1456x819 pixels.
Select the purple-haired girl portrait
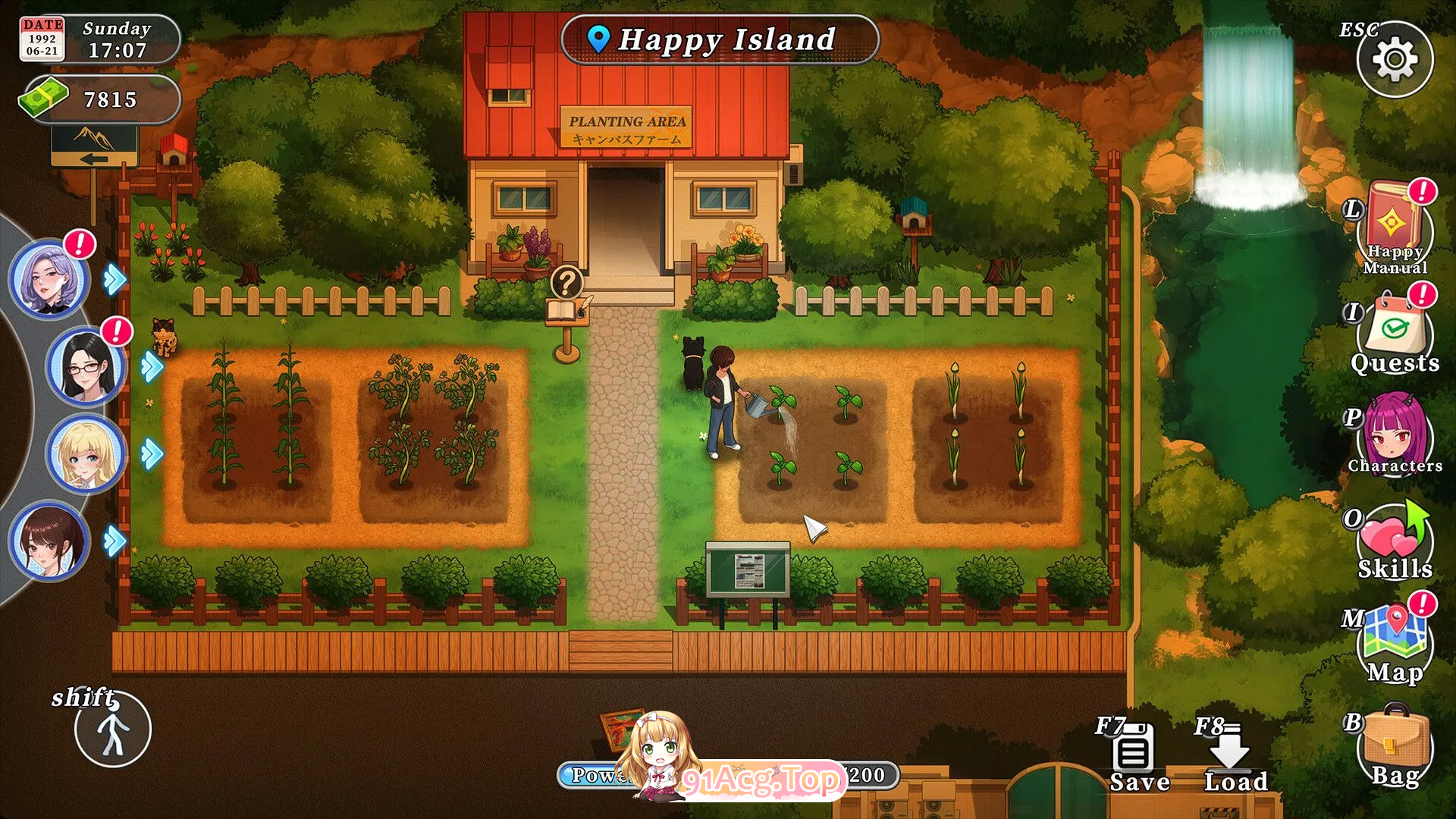click(x=49, y=278)
